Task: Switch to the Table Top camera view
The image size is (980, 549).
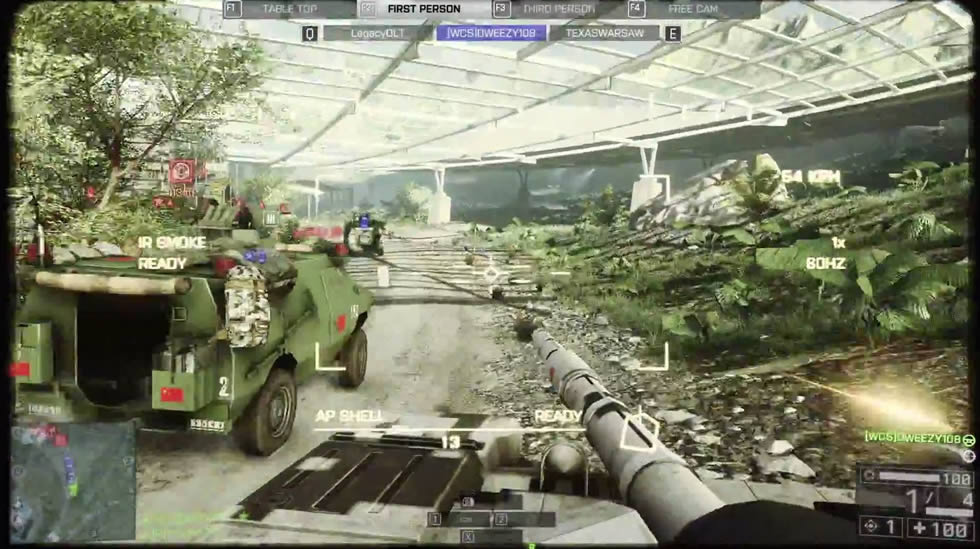Action: tap(289, 9)
